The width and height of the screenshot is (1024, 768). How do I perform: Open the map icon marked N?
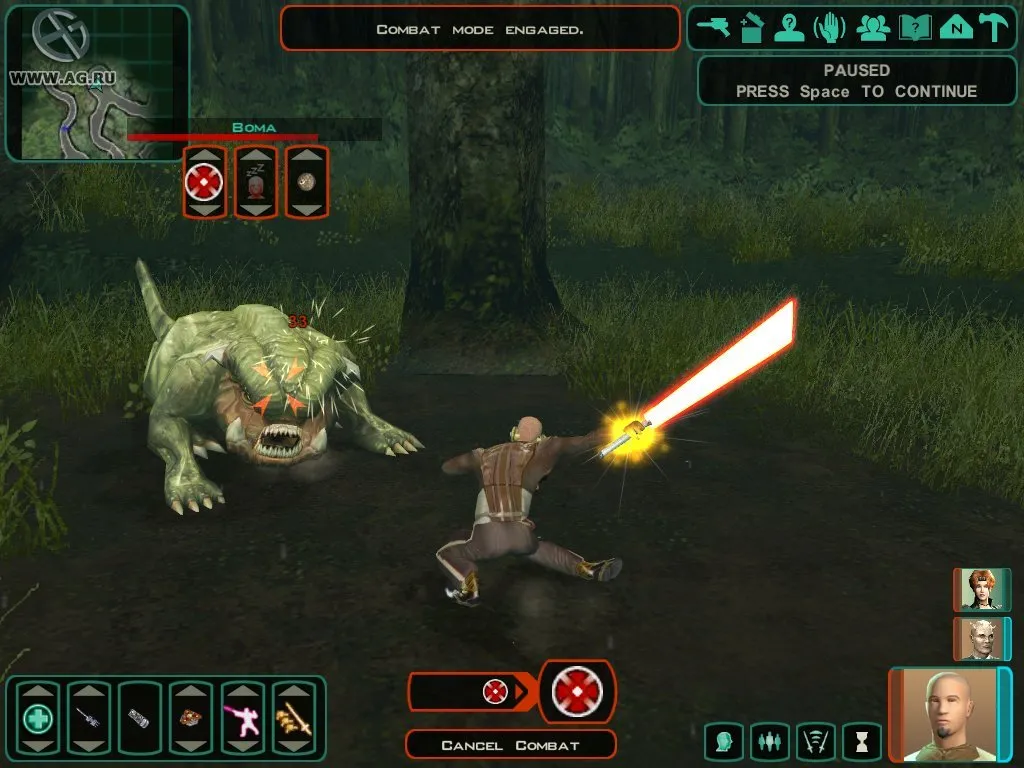(956, 28)
